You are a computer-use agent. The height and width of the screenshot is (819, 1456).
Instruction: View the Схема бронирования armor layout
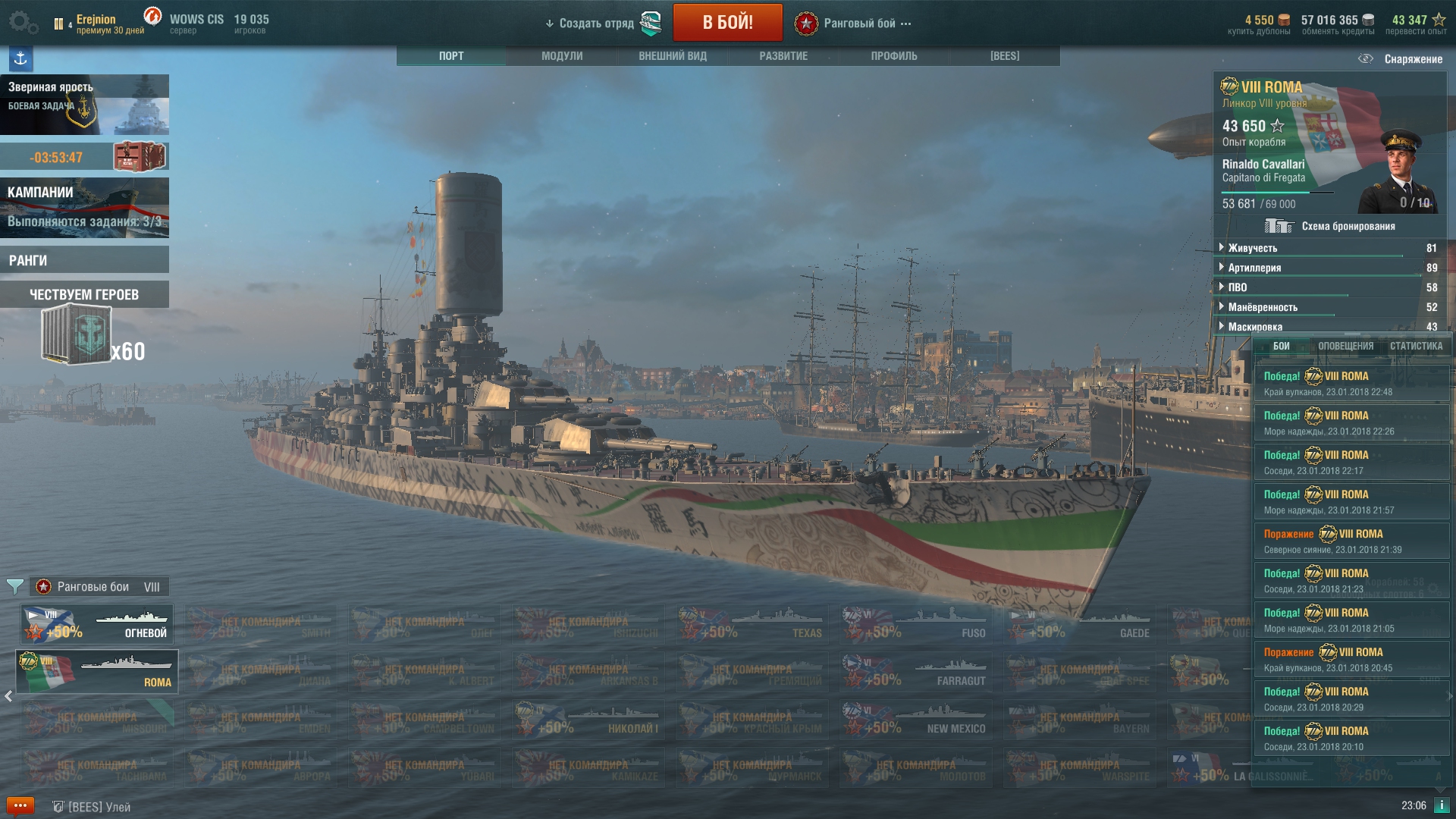1330,226
